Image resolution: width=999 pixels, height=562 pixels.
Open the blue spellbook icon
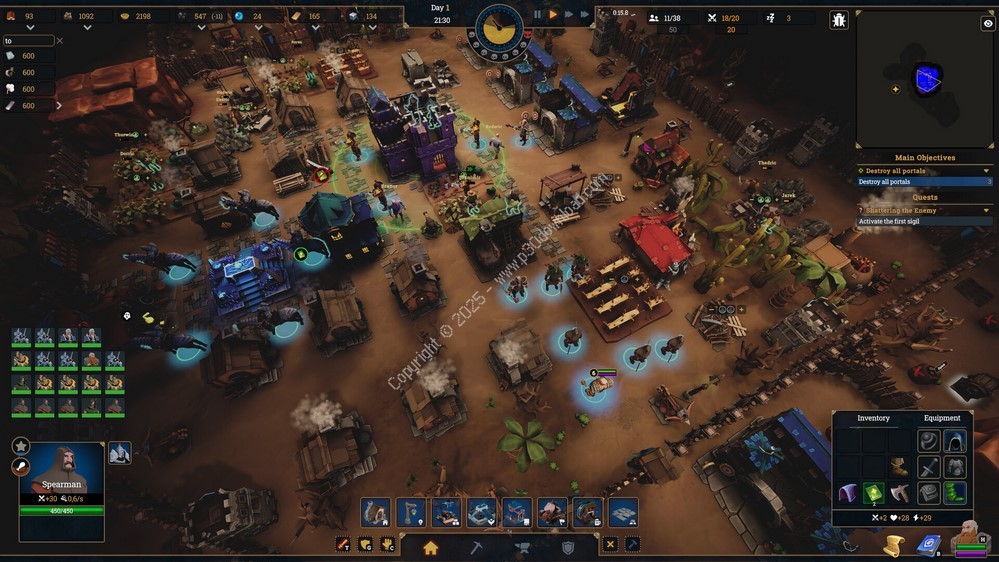point(929,544)
